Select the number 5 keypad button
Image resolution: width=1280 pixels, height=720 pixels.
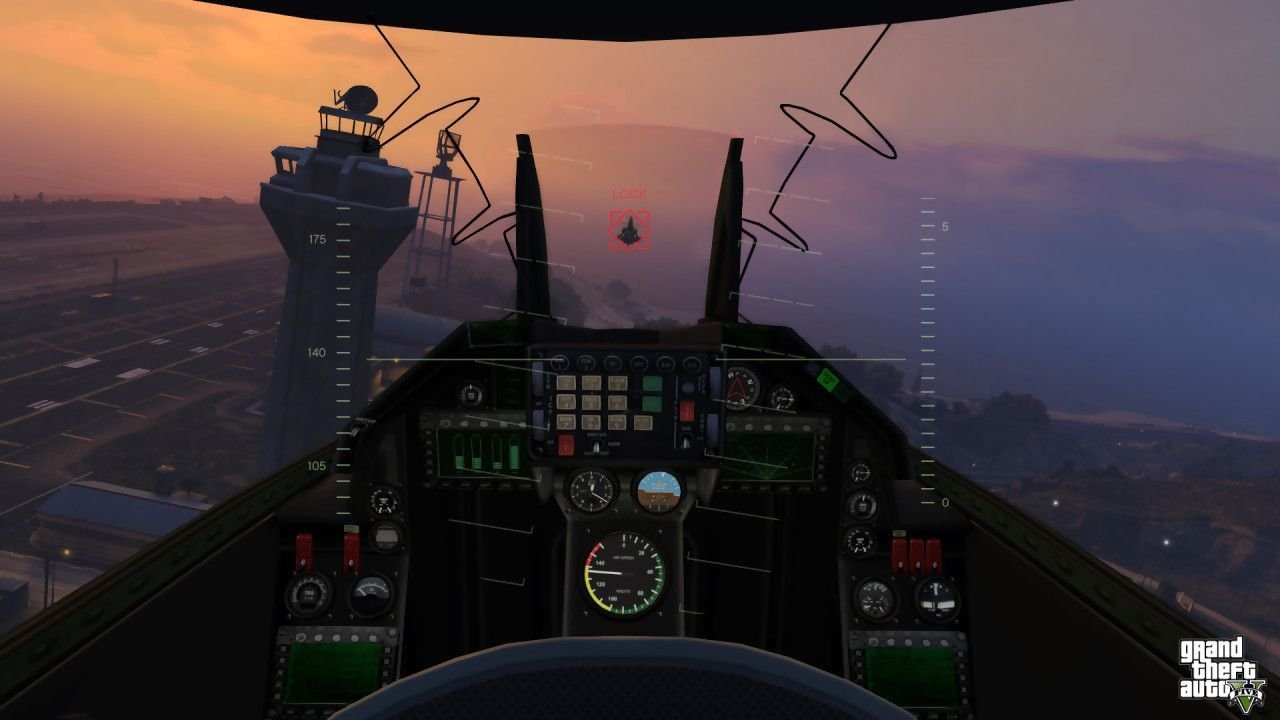pyautogui.click(x=591, y=400)
